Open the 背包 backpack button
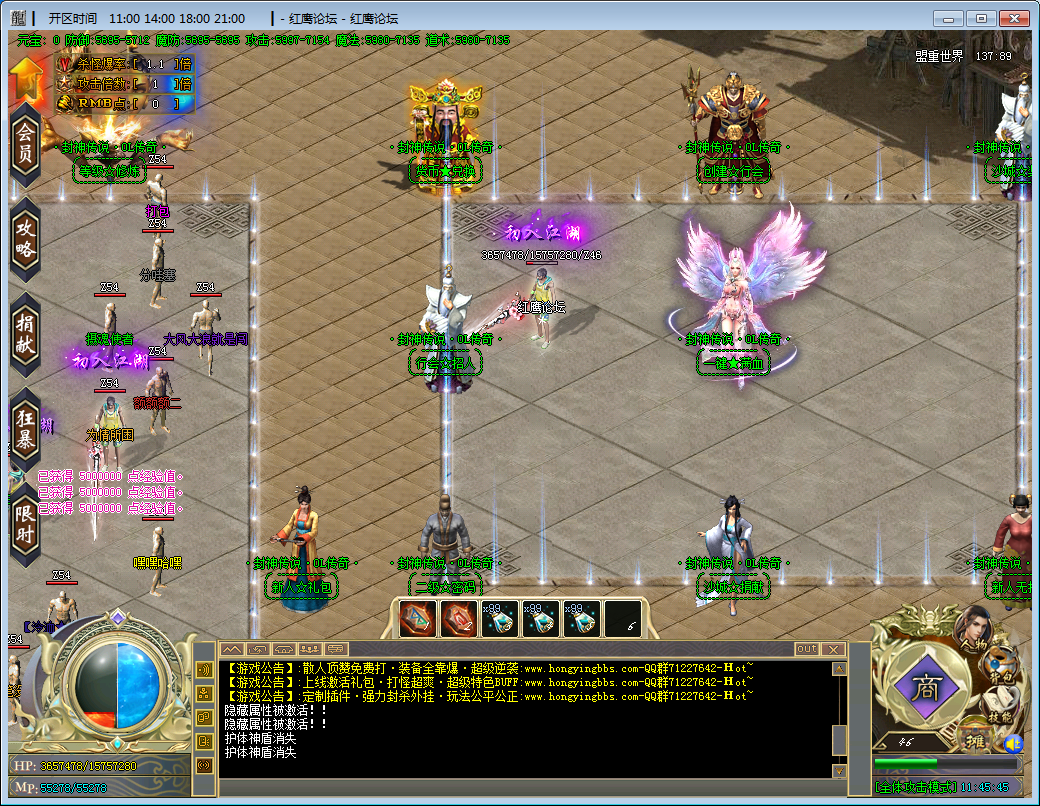Image resolution: width=1040 pixels, height=806 pixels. coord(1000,665)
